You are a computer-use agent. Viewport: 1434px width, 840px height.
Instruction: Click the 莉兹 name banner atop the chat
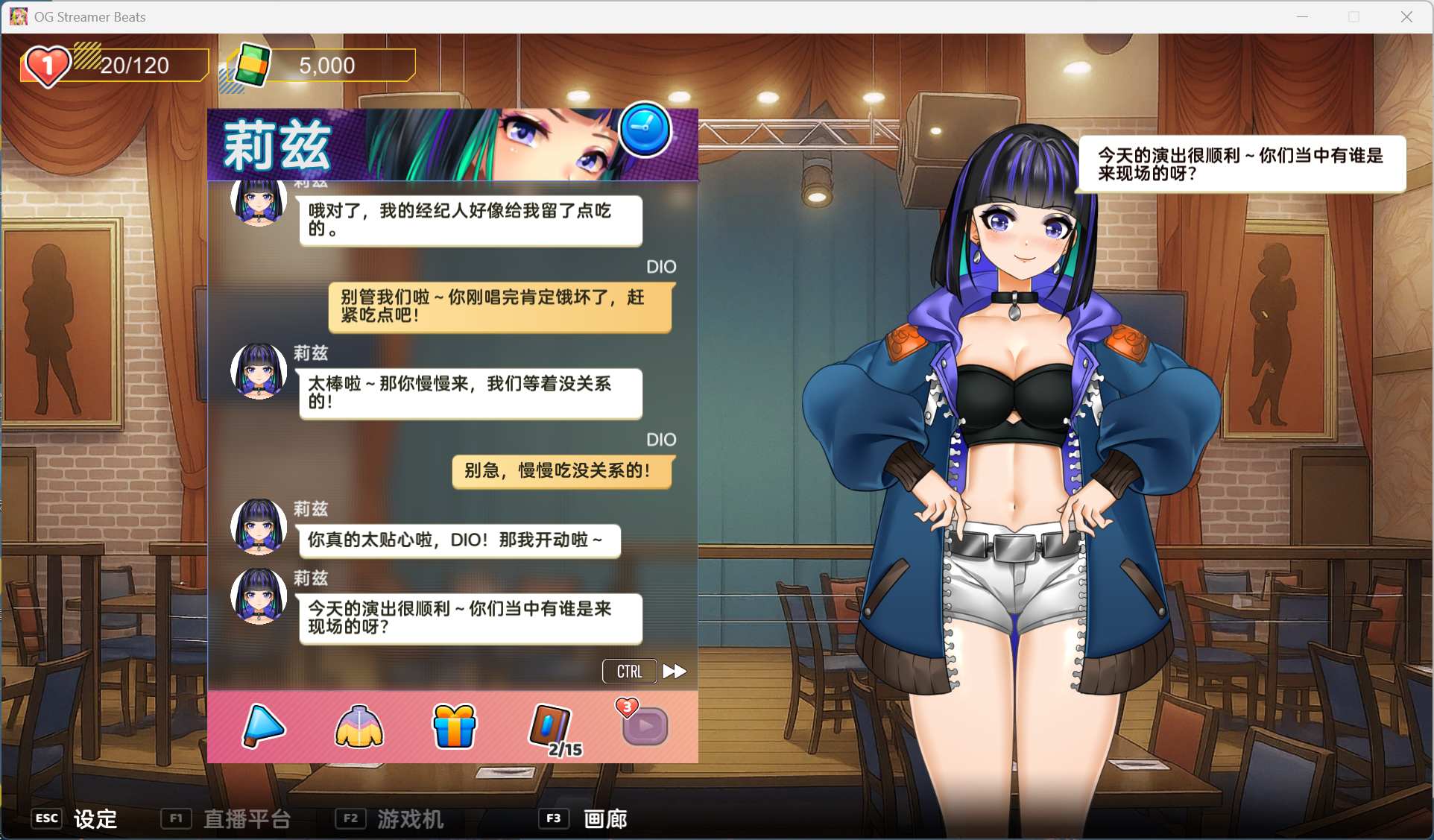276,145
